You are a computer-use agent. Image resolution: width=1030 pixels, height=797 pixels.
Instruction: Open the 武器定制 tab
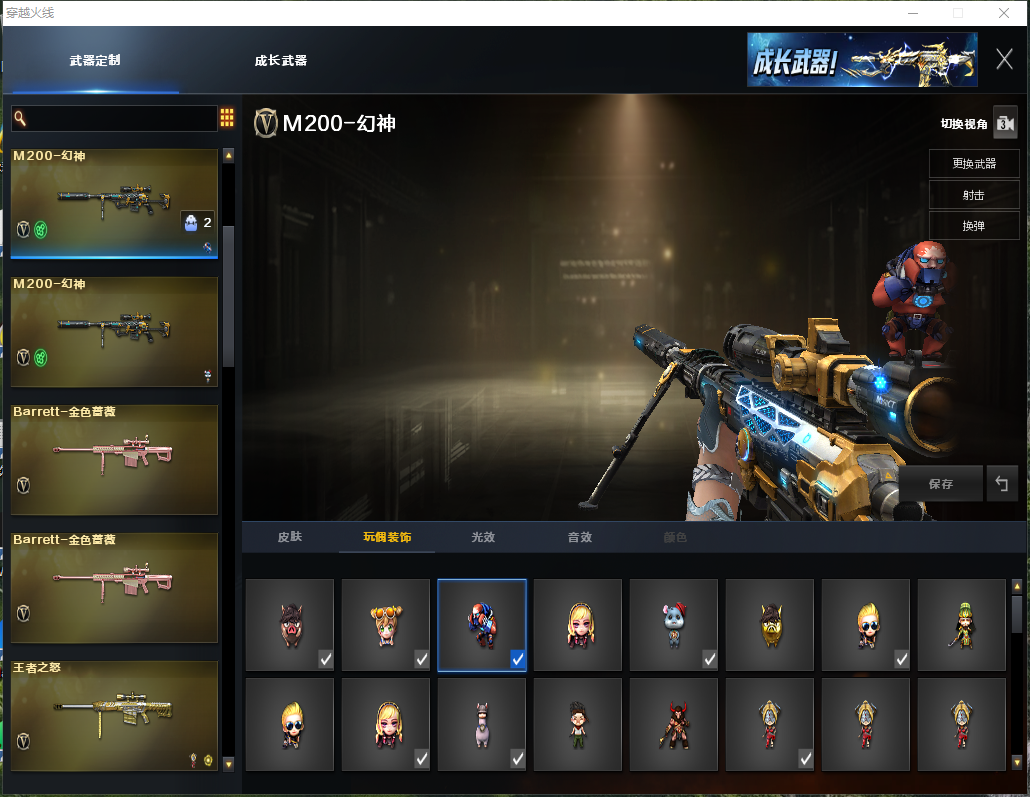coord(95,61)
